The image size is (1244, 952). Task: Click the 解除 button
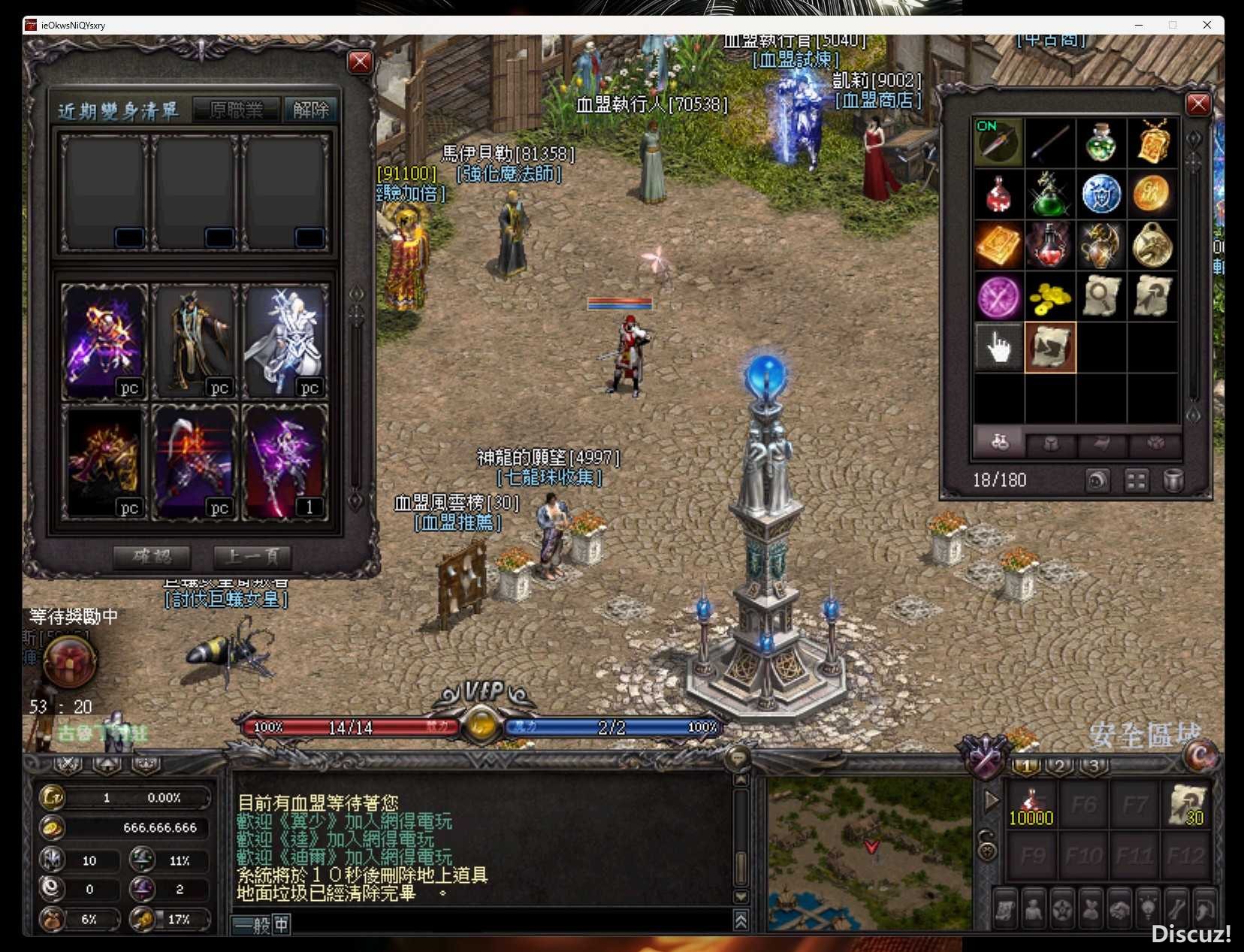[x=311, y=110]
